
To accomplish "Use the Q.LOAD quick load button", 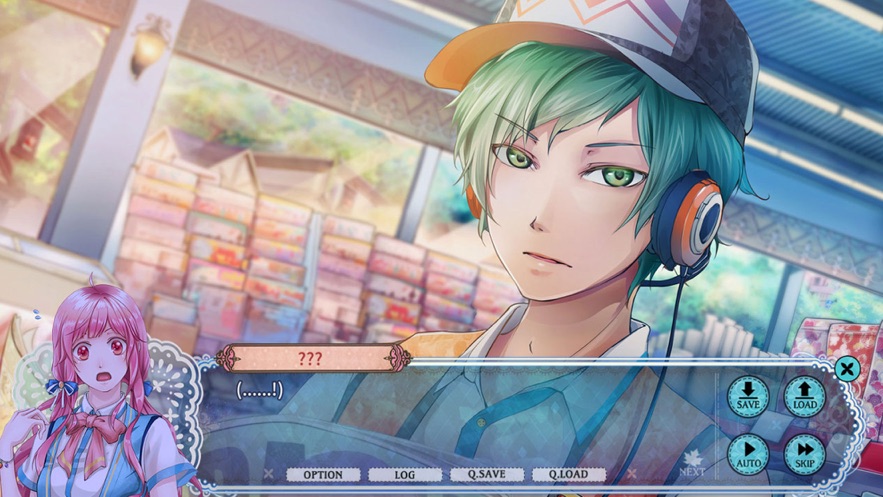I will [568, 475].
